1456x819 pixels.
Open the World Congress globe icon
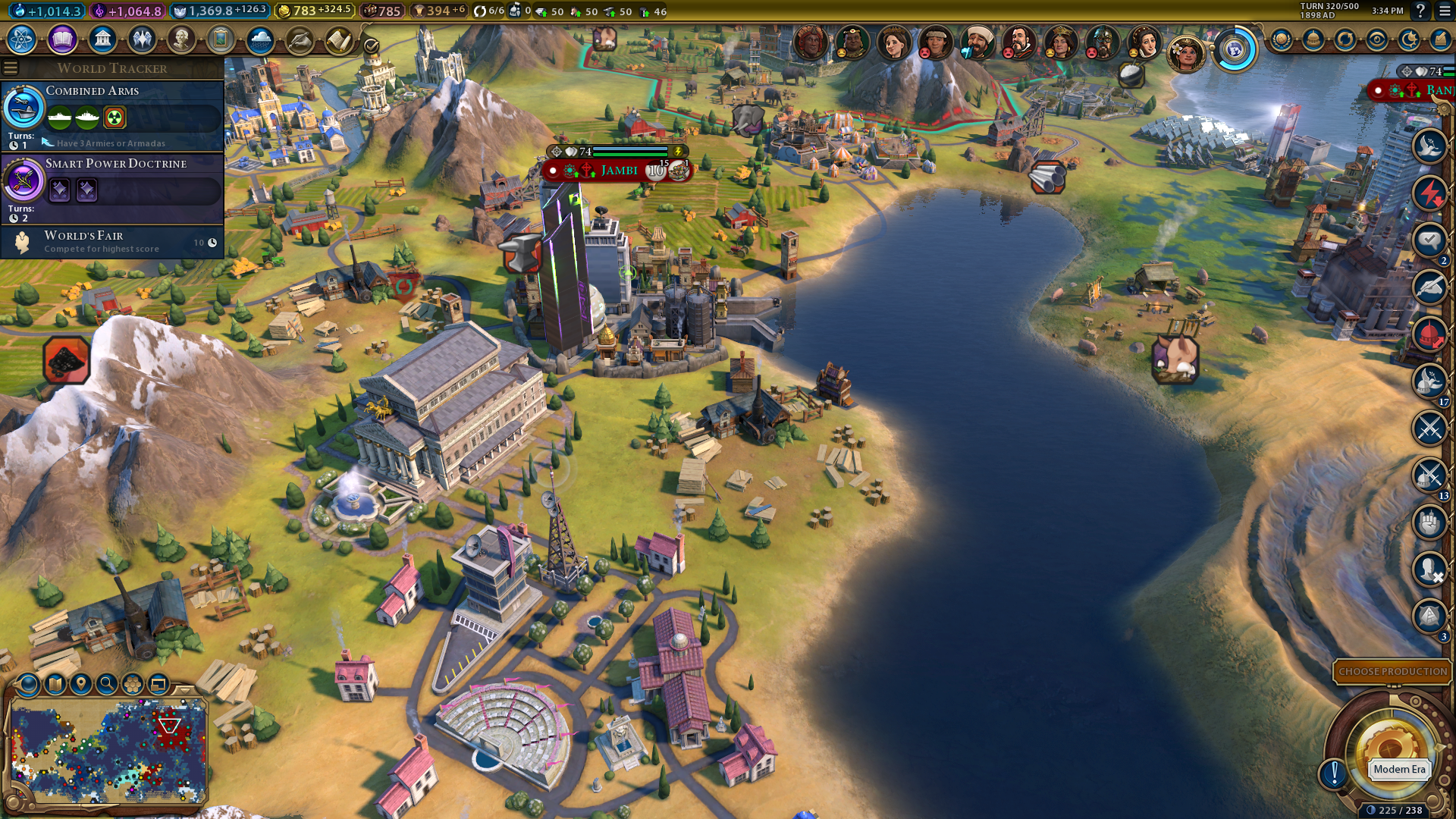[x=1235, y=50]
